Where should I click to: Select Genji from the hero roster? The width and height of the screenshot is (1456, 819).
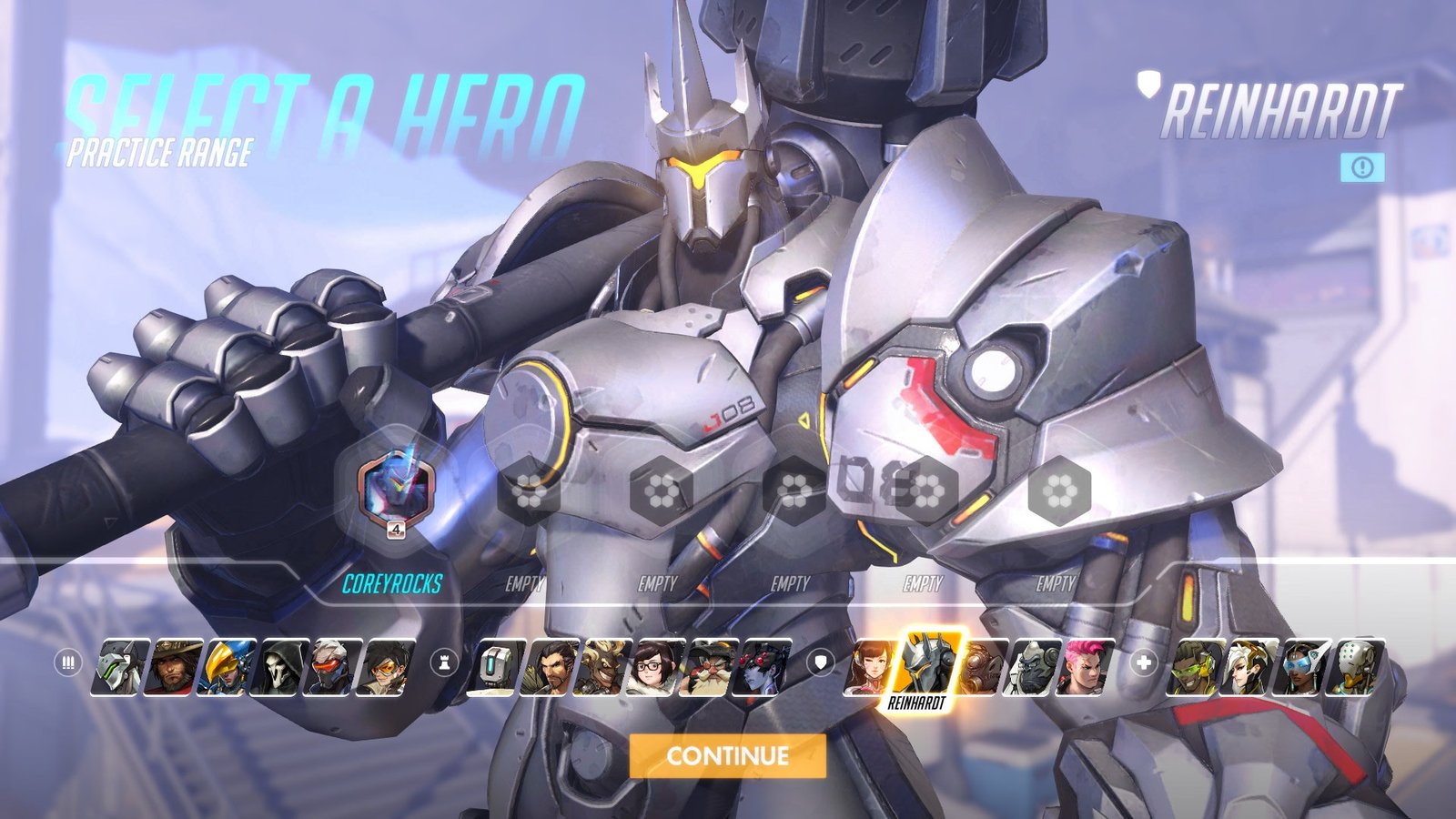coord(123,667)
